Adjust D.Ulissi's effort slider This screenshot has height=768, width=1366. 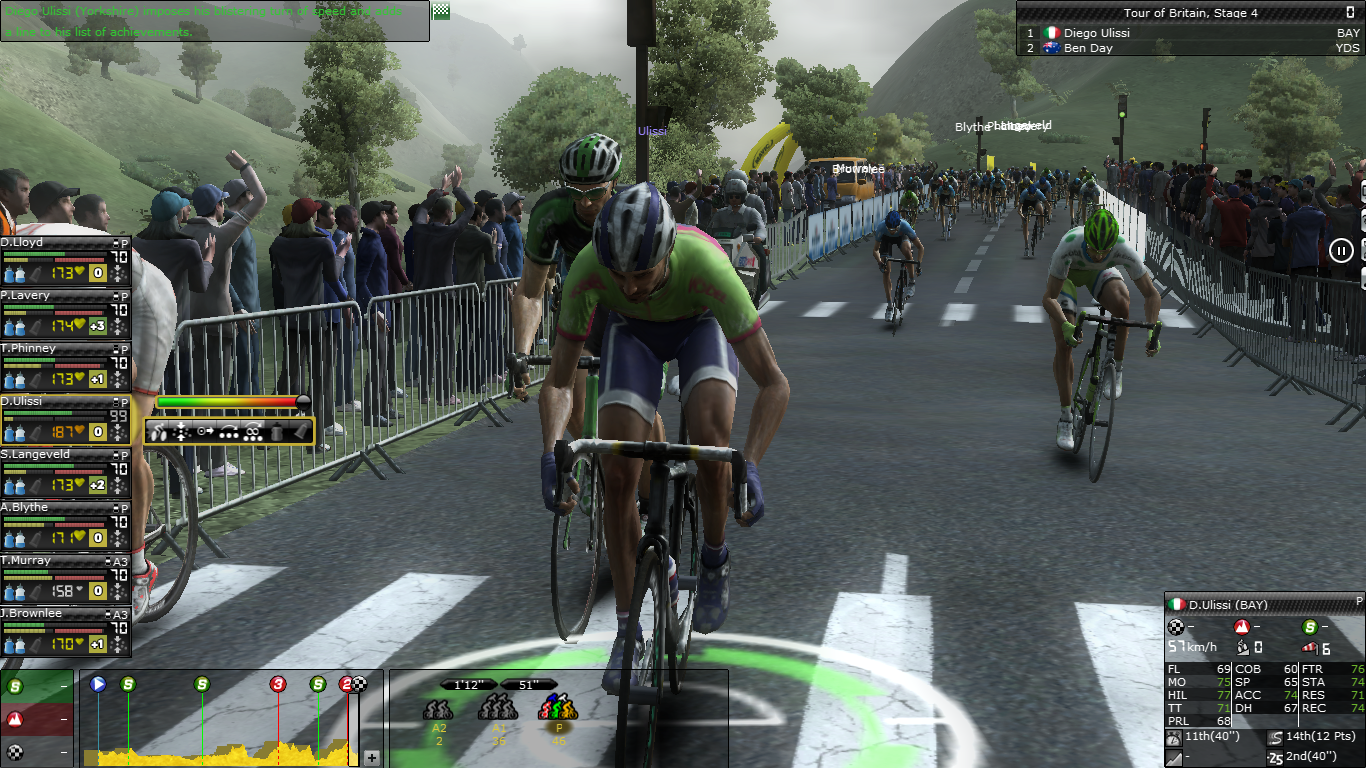(x=303, y=402)
